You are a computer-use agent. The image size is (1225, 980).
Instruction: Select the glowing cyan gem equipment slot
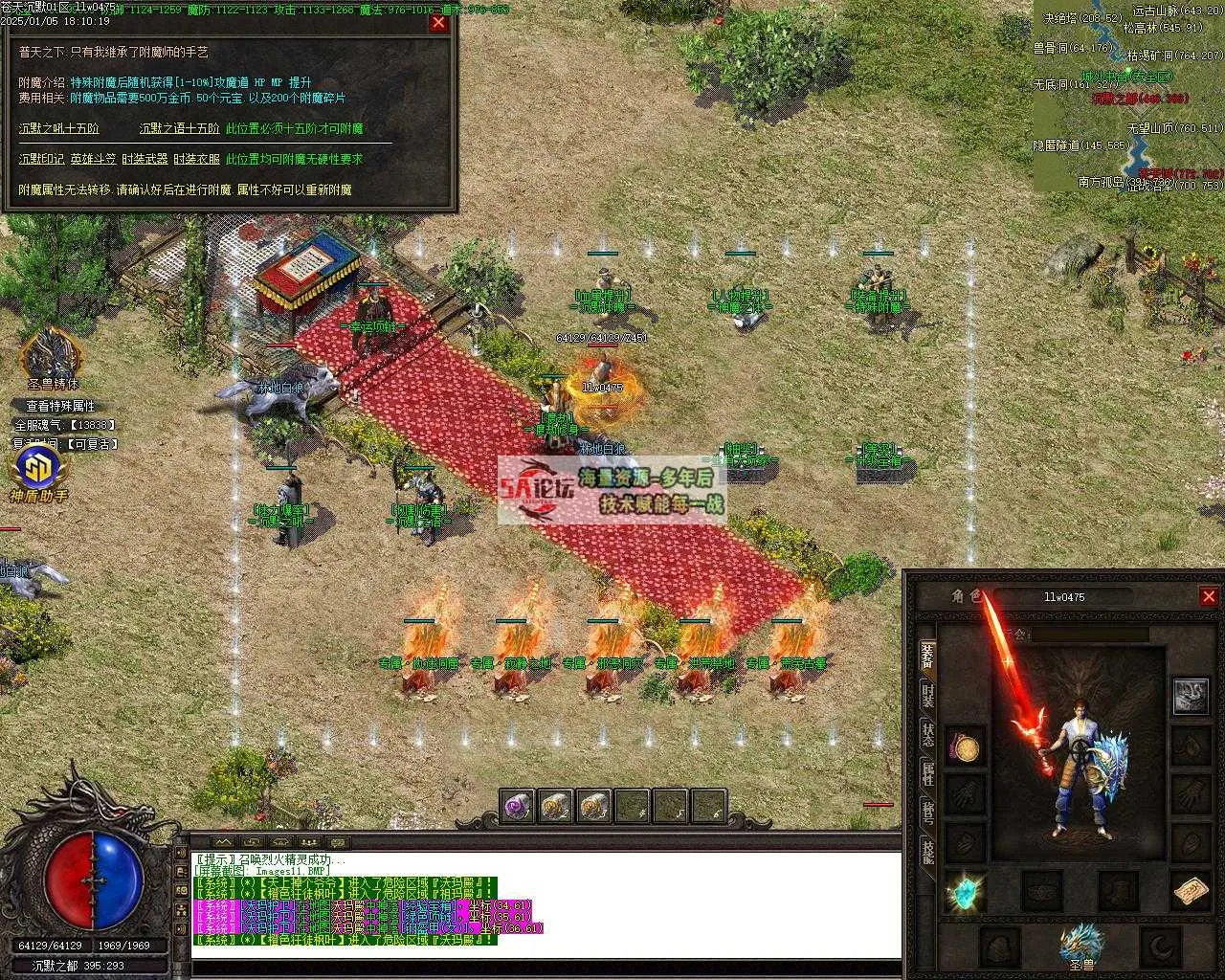coord(965,892)
